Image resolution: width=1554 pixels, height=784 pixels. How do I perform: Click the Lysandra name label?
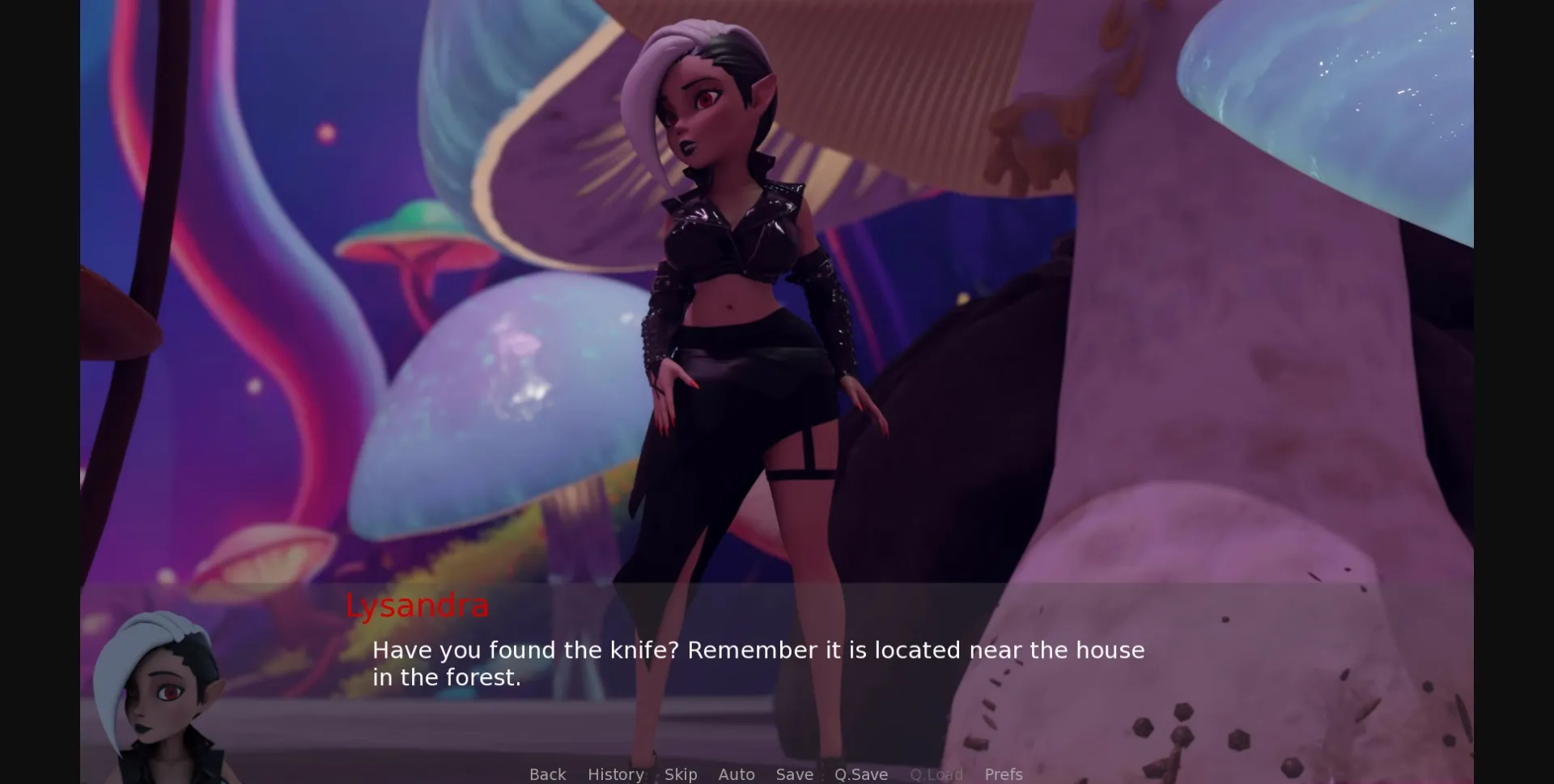click(x=417, y=606)
